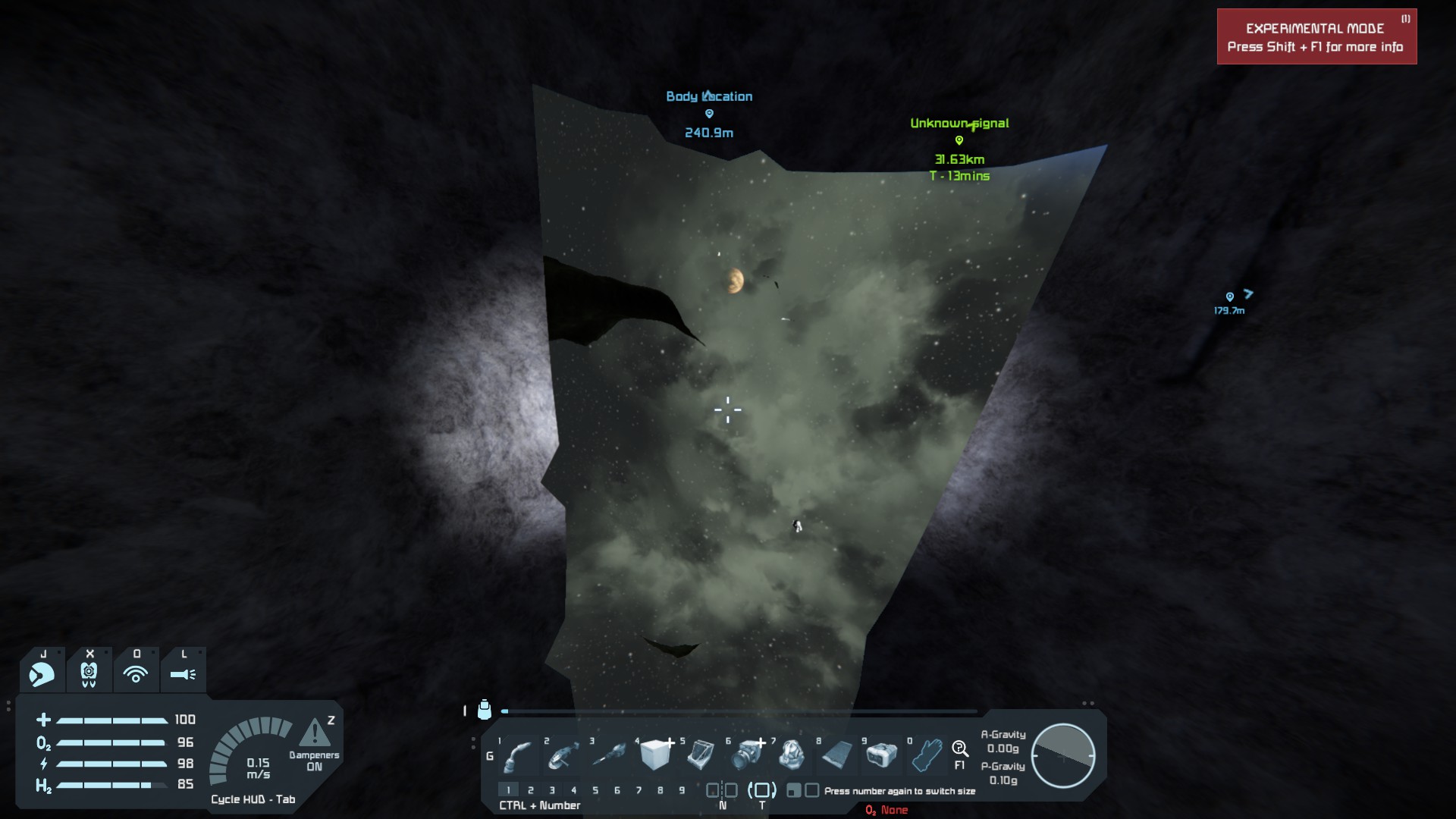Switch to toolbar page 5
Screen dimensions: 1456x819
595,790
